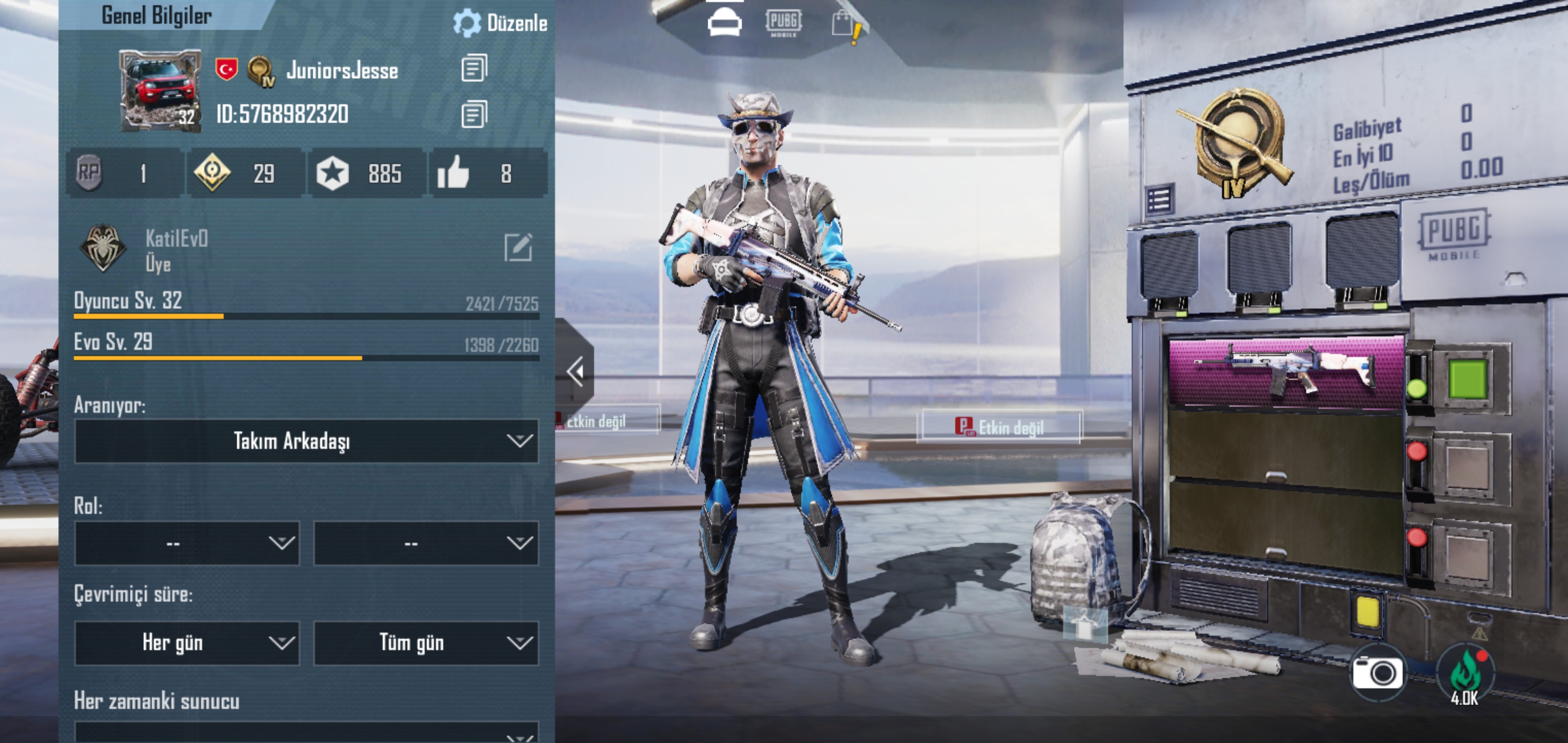Image resolution: width=1568 pixels, height=743 pixels.
Task: Open the Takım Arkadaşı dropdown
Action: pos(306,441)
